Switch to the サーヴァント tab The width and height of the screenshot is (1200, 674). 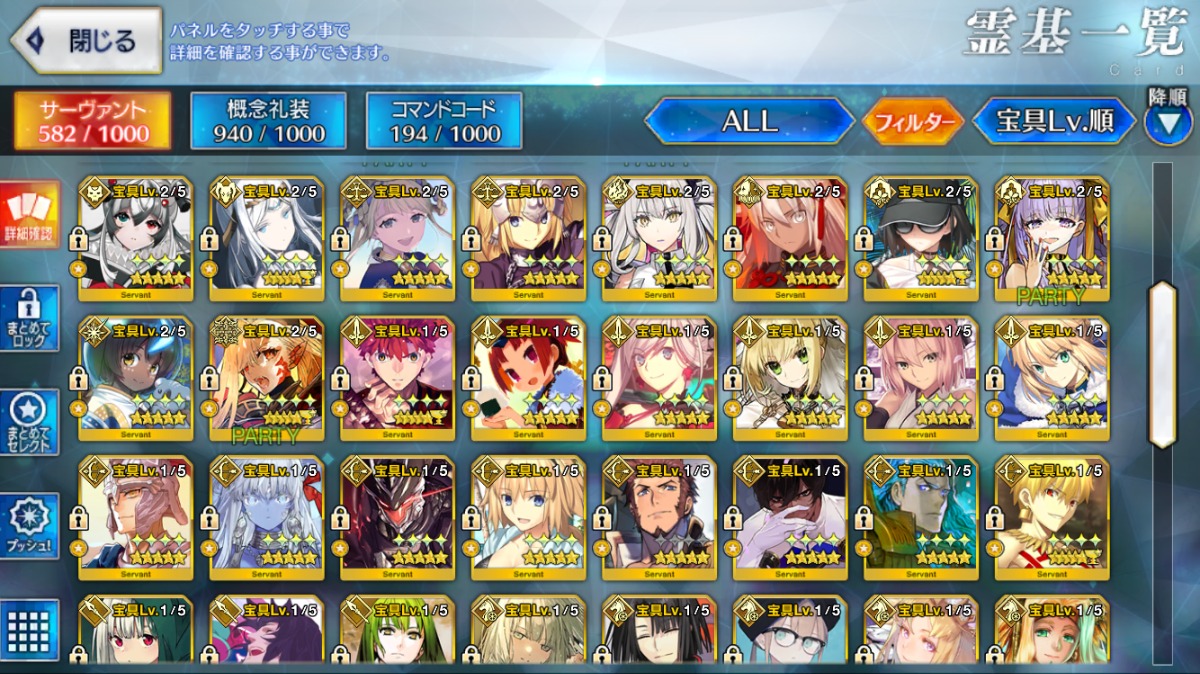coord(92,122)
